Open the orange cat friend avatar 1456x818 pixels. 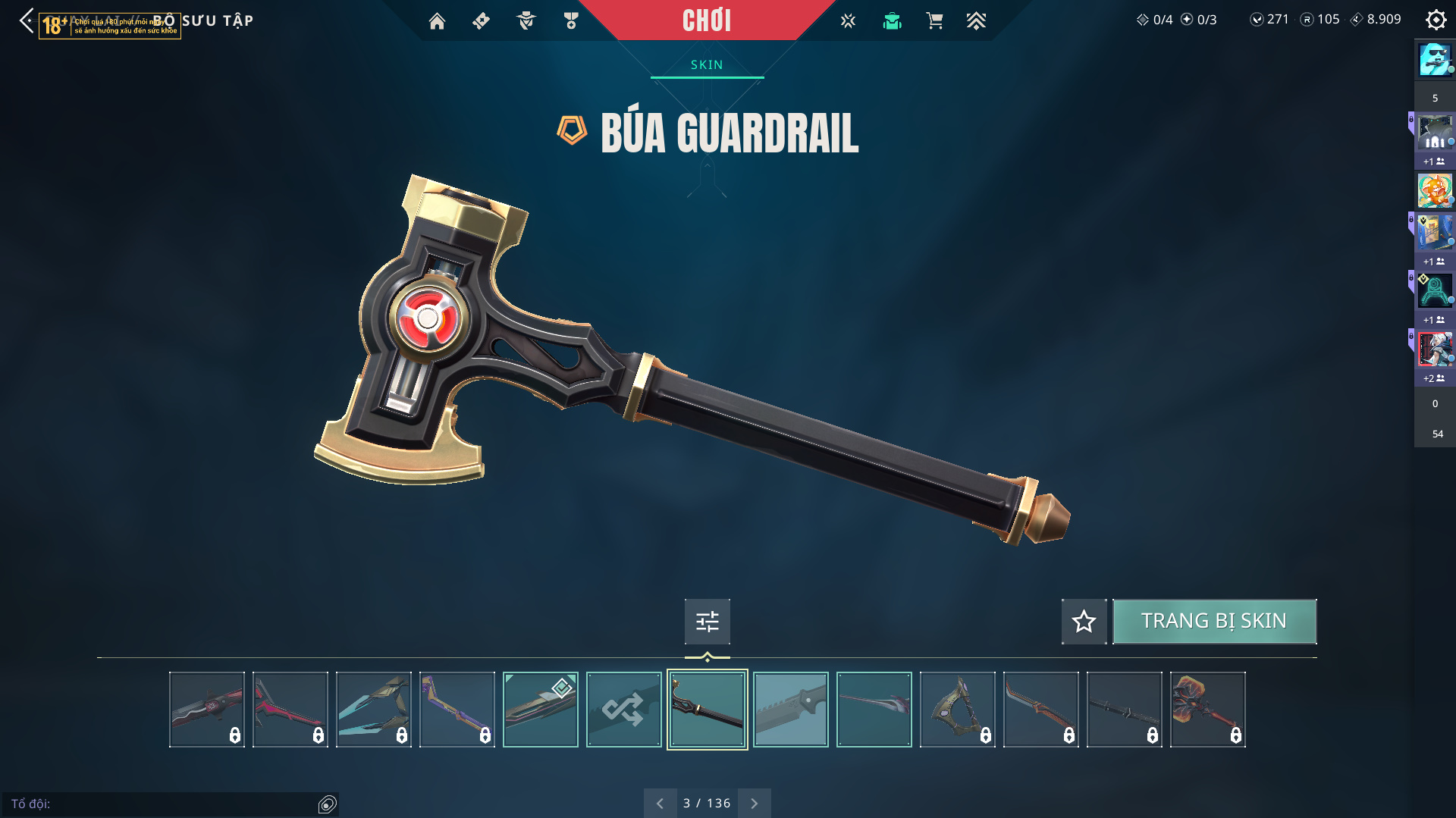[1435, 190]
